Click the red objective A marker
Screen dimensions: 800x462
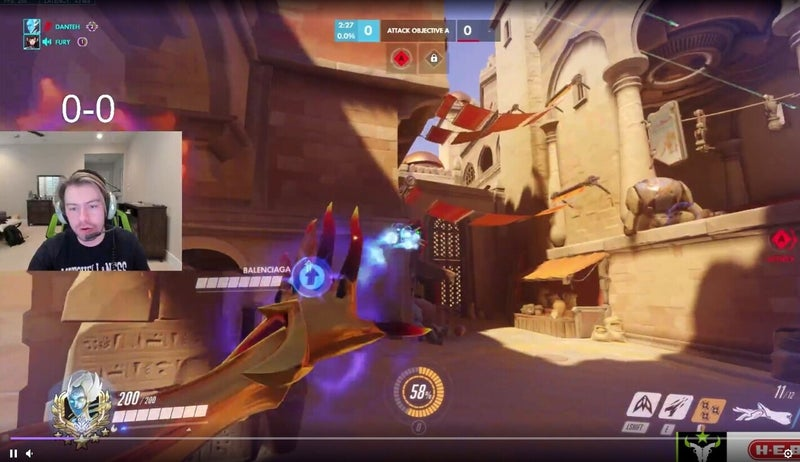pyautogui.click(x=400, y=59)
